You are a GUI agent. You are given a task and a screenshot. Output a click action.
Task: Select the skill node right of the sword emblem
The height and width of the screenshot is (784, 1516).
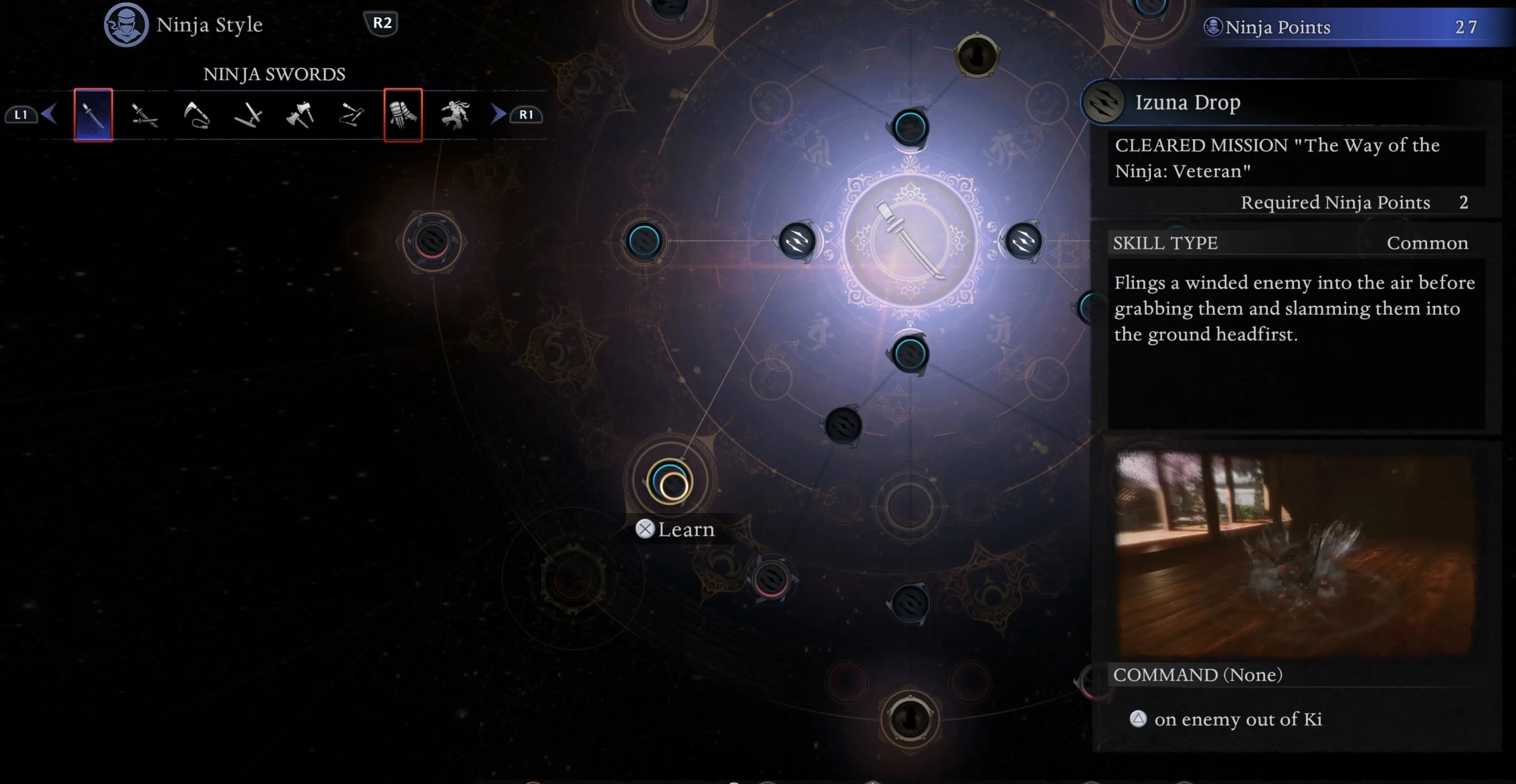click(1023, 241)
